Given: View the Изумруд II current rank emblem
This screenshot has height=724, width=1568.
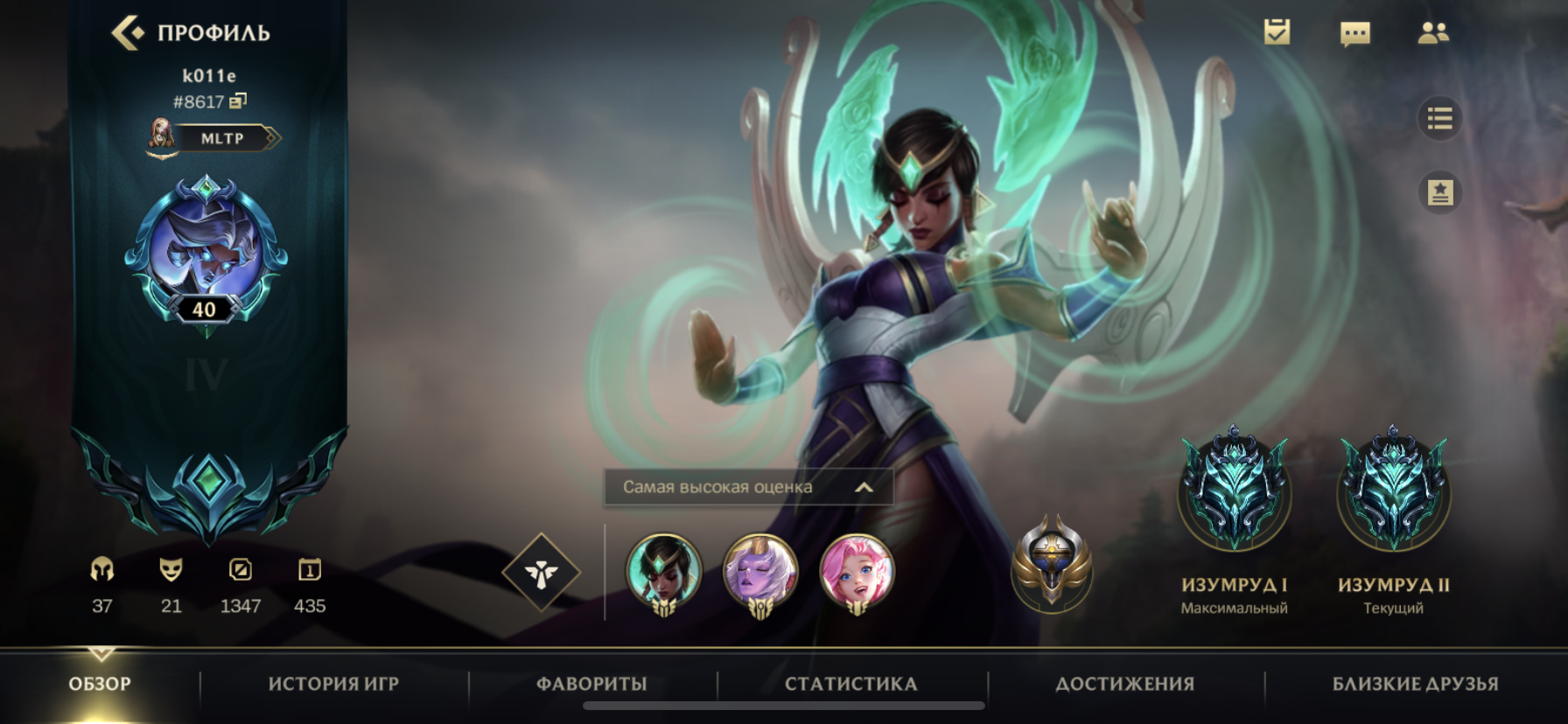Looking at the screenshot, I should [x=1393, y=490].
